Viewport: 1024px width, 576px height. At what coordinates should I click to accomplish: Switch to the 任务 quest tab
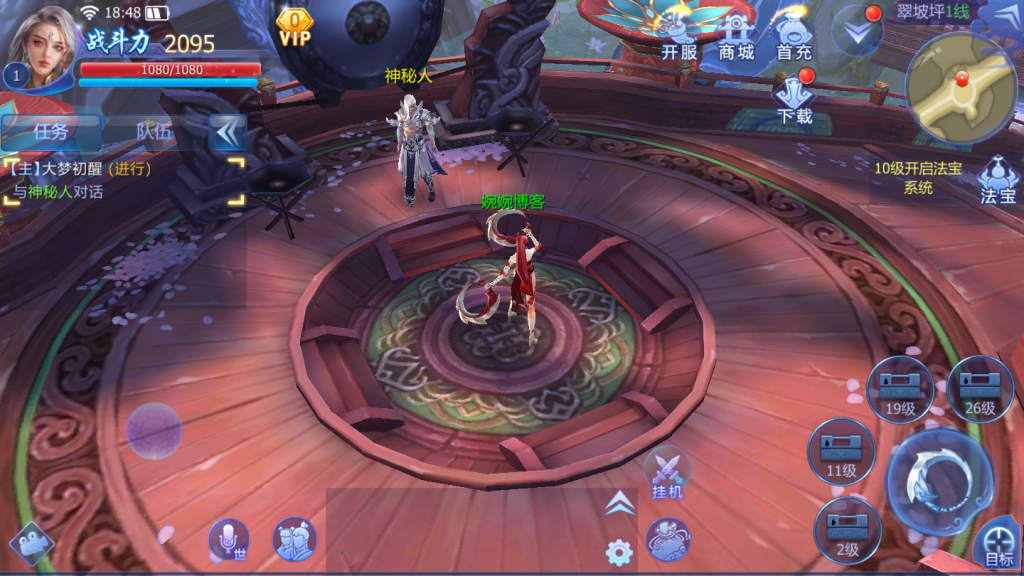[51, 131]
